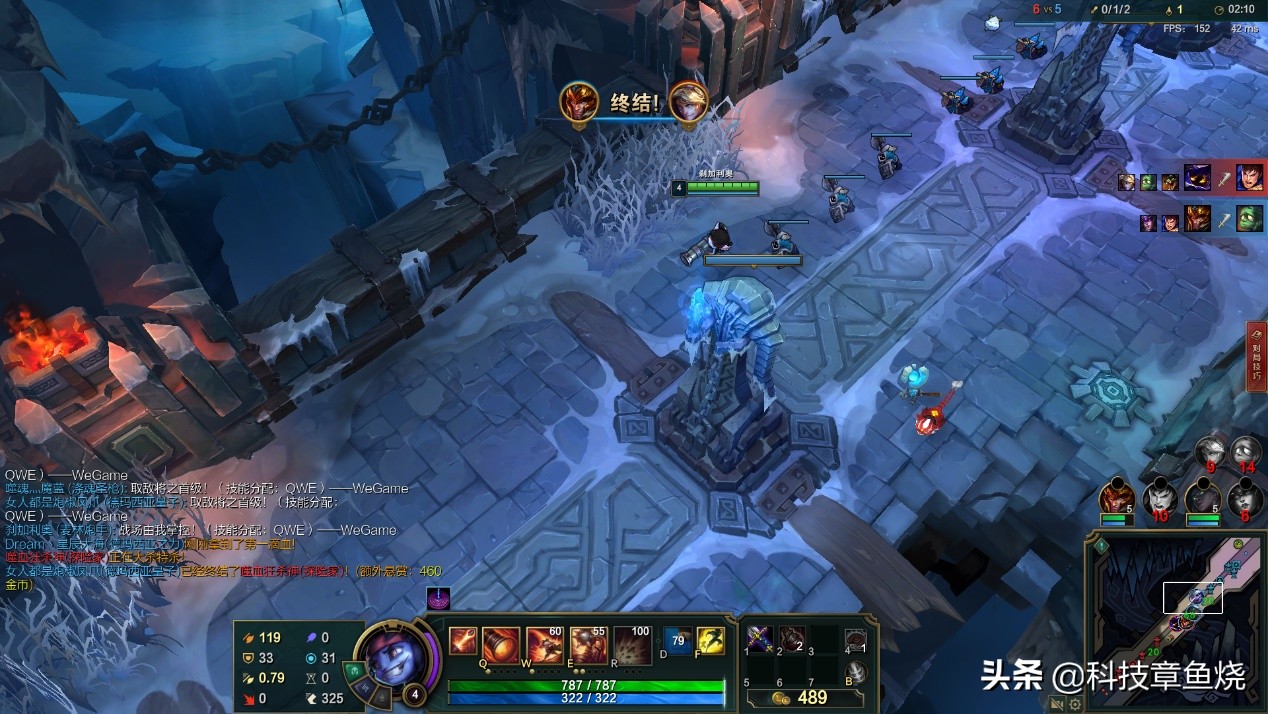
Task: Activate the Q cannon ability
Action: click(501, 645)
